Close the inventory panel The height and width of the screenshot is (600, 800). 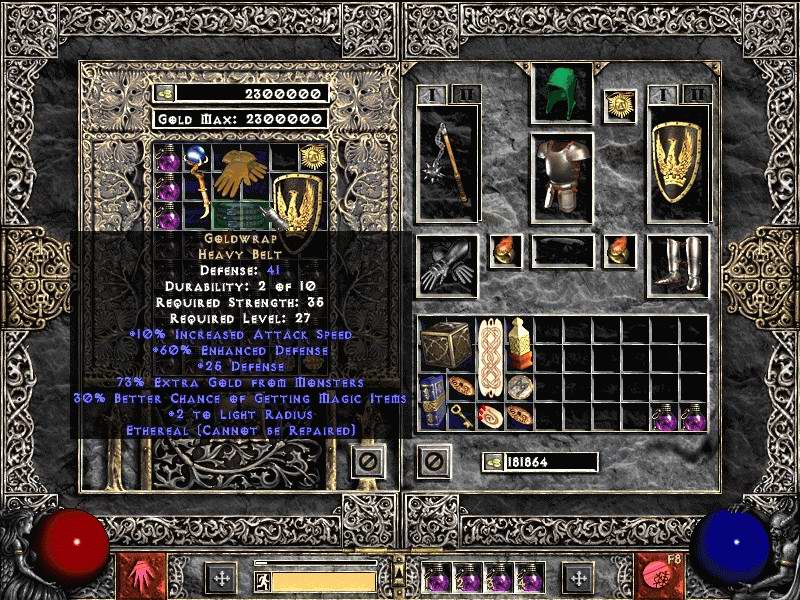point(433,461)
